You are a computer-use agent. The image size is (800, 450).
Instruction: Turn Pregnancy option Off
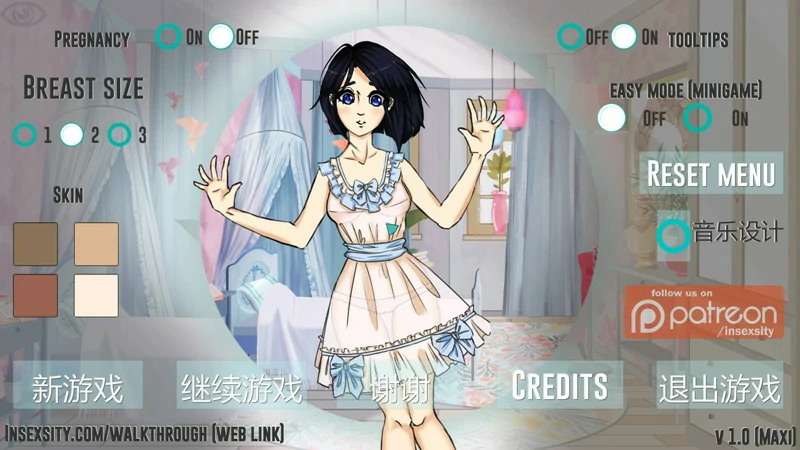pyautogui.click(x=221, y=37)
